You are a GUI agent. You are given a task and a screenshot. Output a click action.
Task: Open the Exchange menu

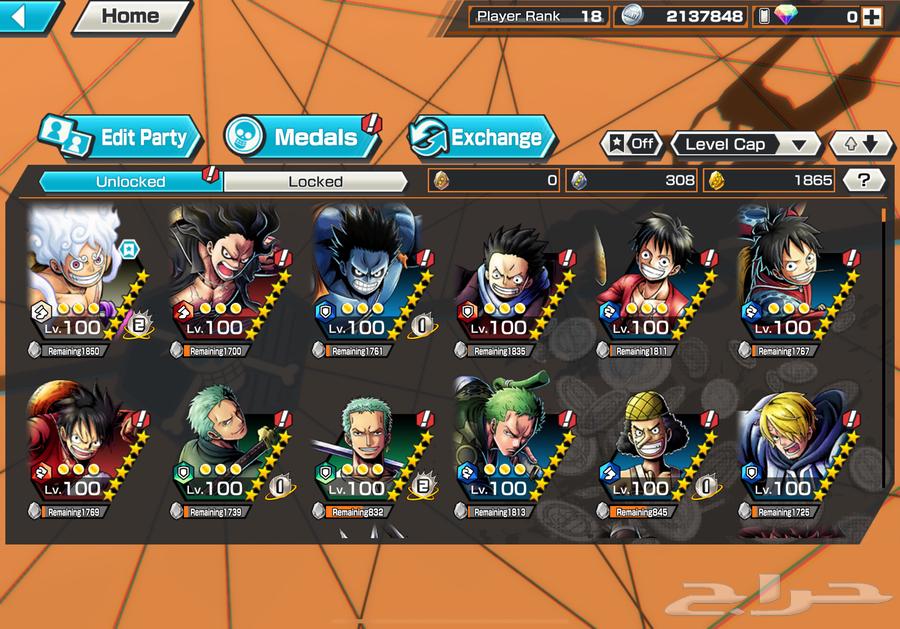[482, 138]
